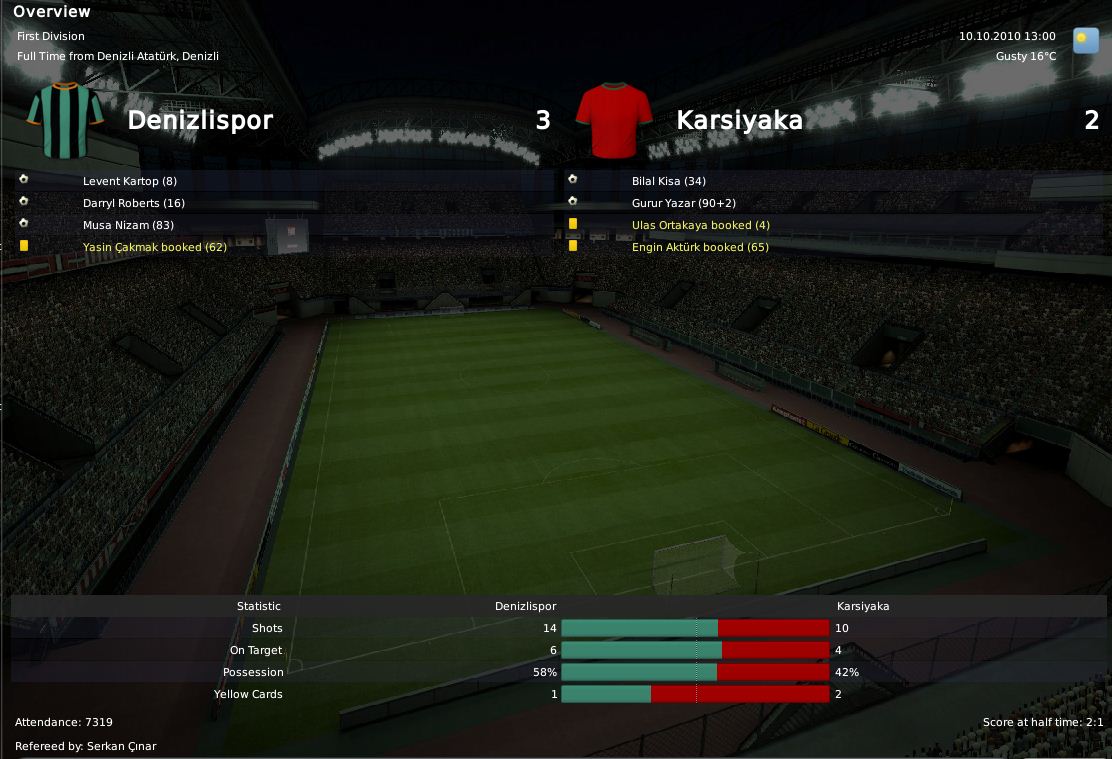Open Yasin Çakmak booked (62) entry
This screenshot has width=1112, height=759.
click(x=155, y=247)
